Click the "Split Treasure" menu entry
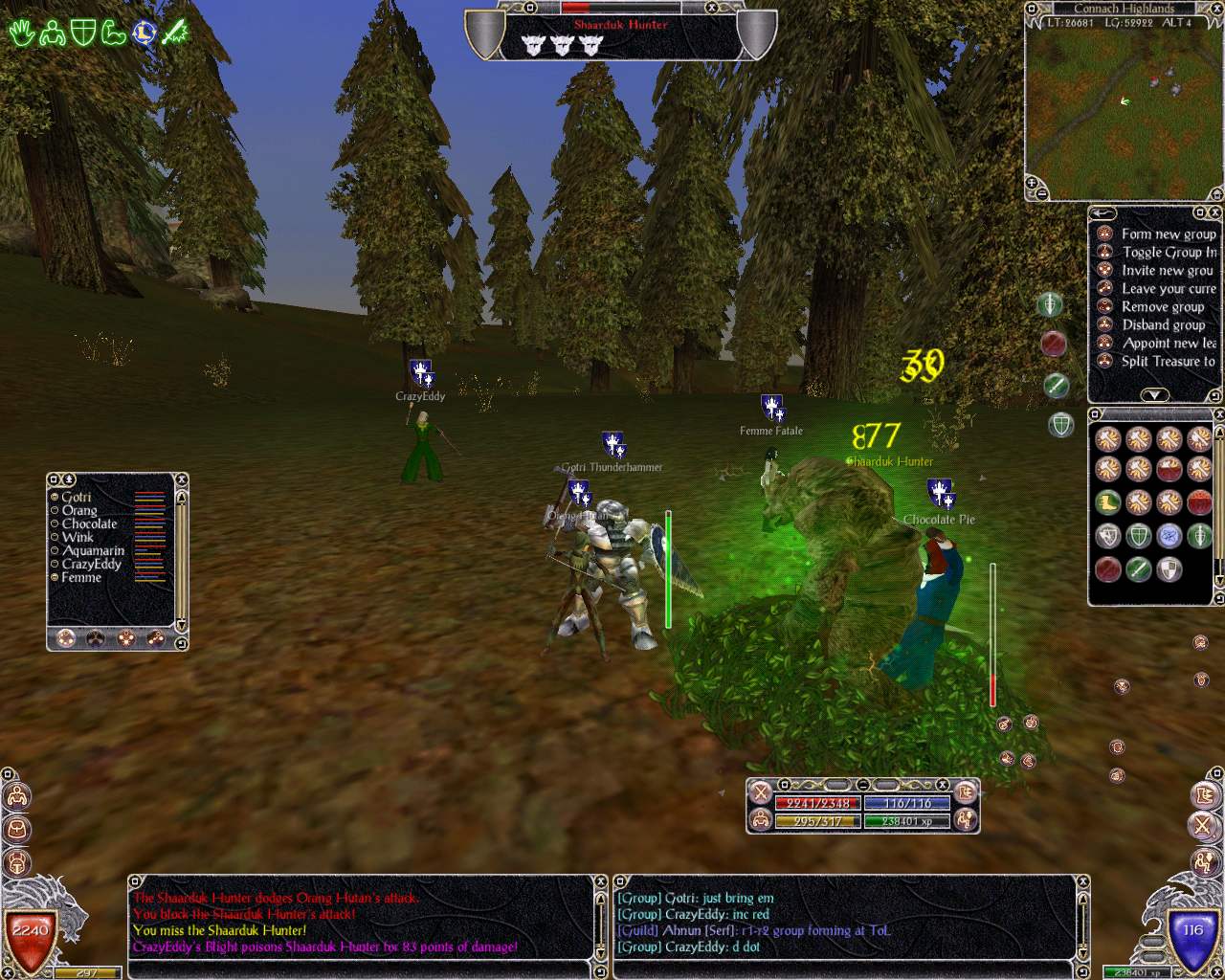Viewport: 1225px width, 980px height. (x=1168, y=361)
